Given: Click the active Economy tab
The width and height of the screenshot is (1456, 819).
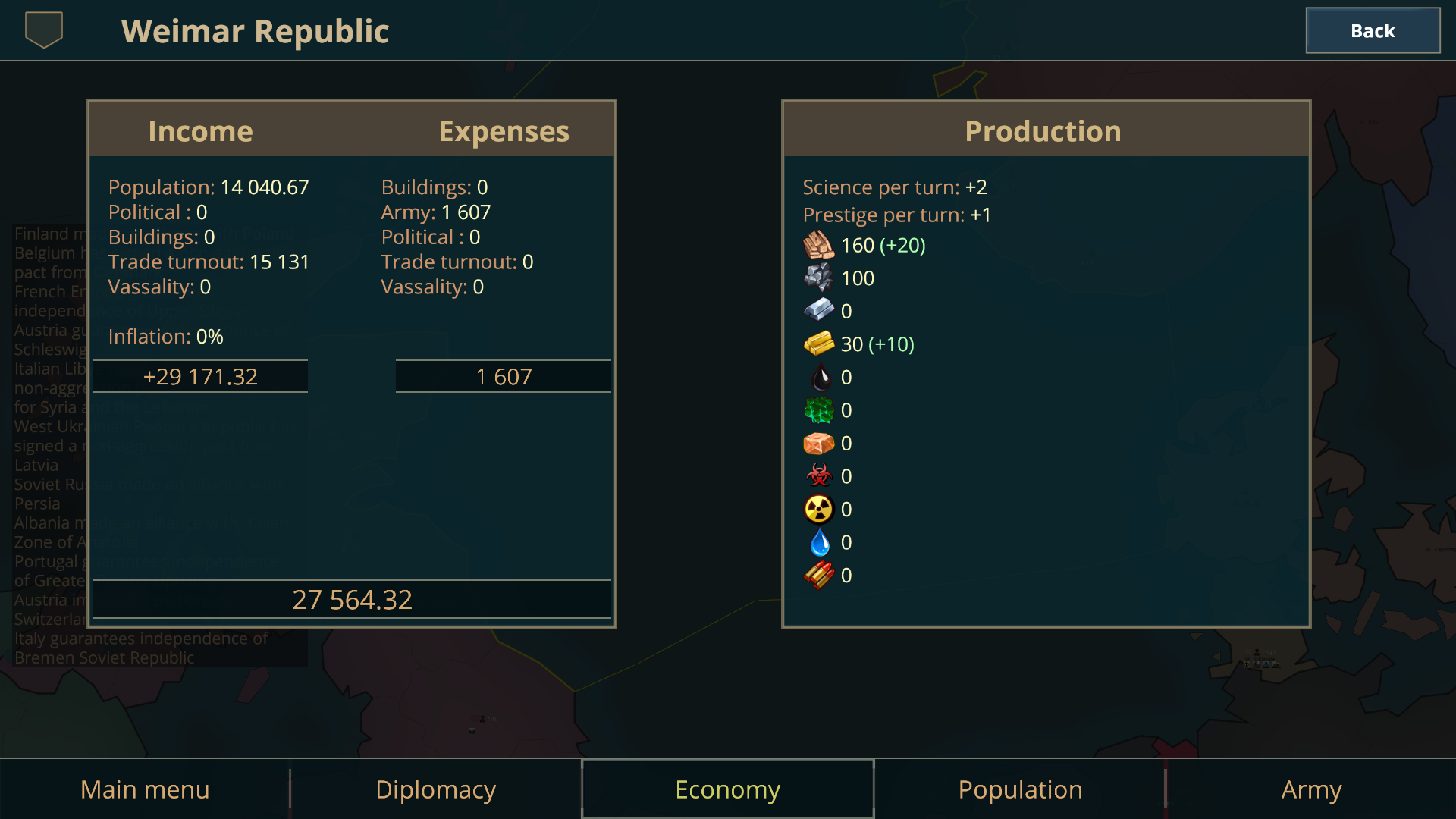Looking at the screenshot, I should 726,789.
